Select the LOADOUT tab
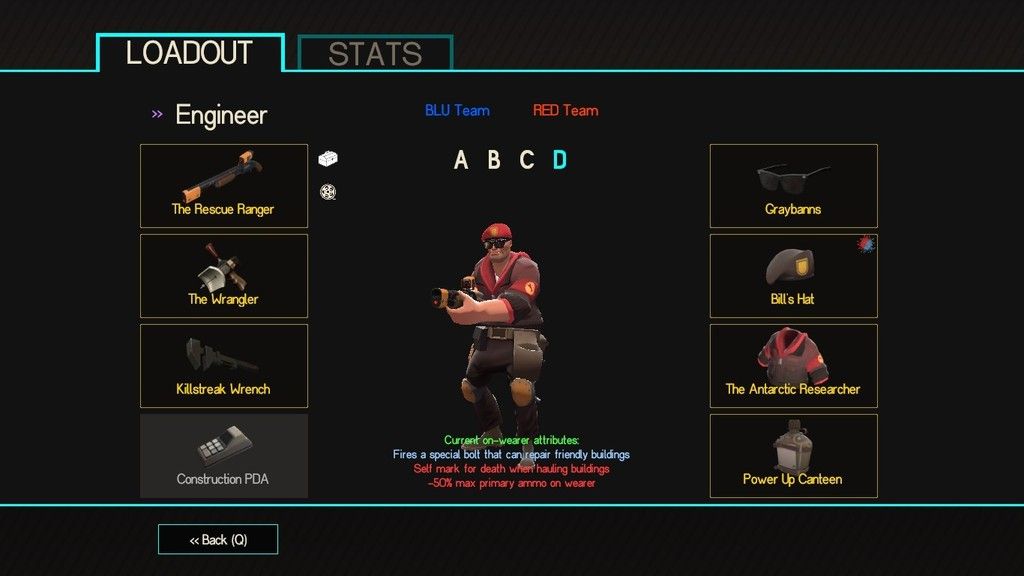 (190, 52)
